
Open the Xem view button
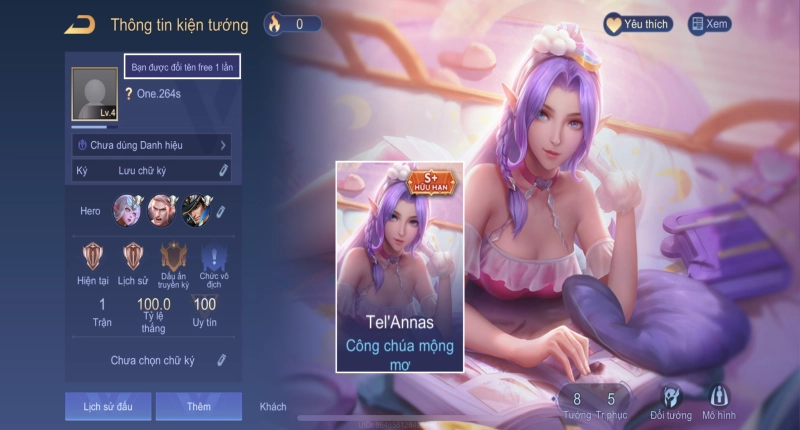tap(709, 24)
